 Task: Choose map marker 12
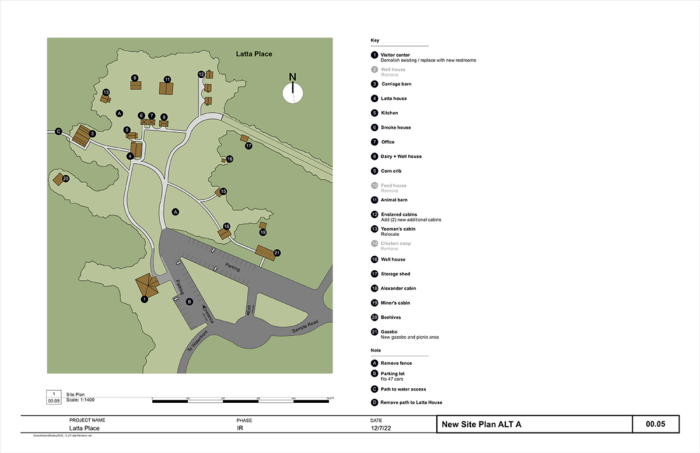click(201, 74)
